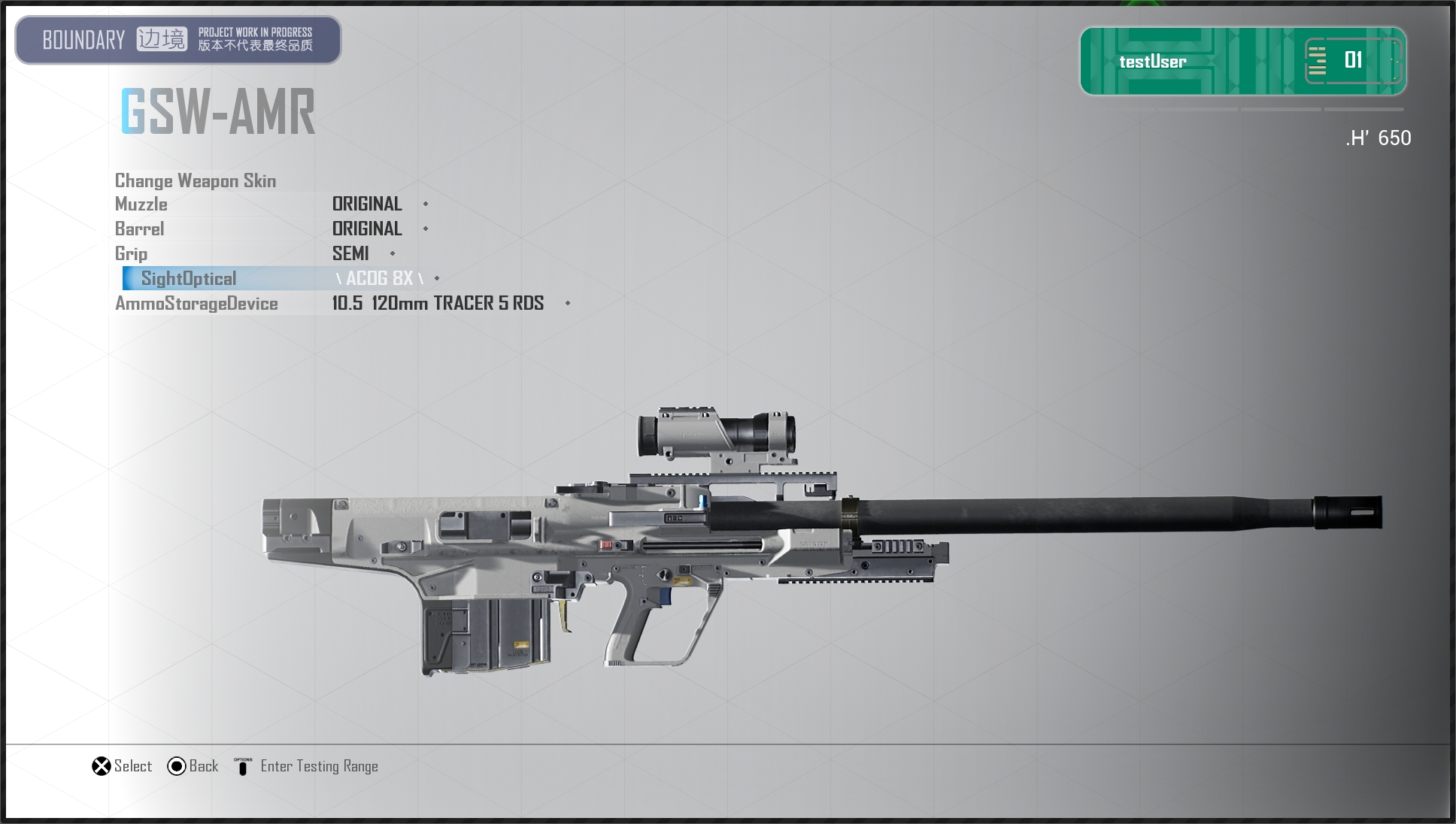Choose the Barrel attachment row

(140, 229)
